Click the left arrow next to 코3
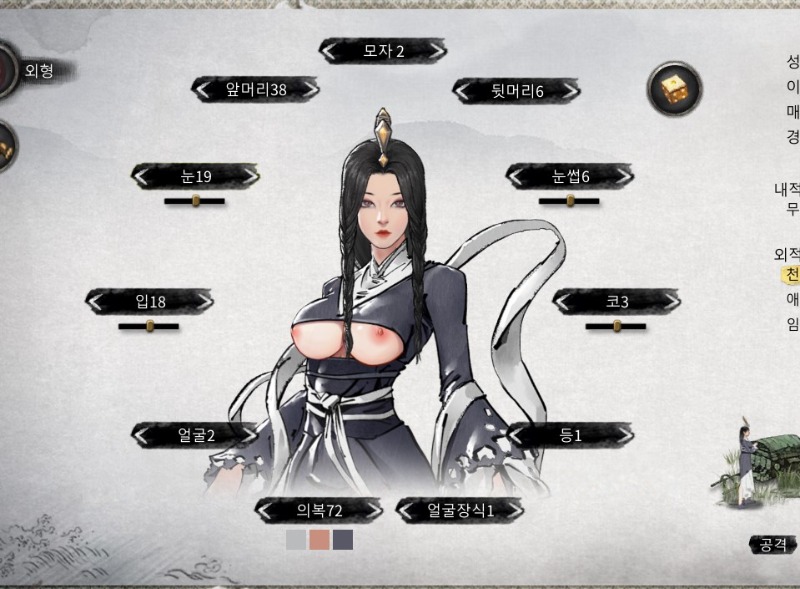The image size is (800, 589). click(x=565, y=302)
